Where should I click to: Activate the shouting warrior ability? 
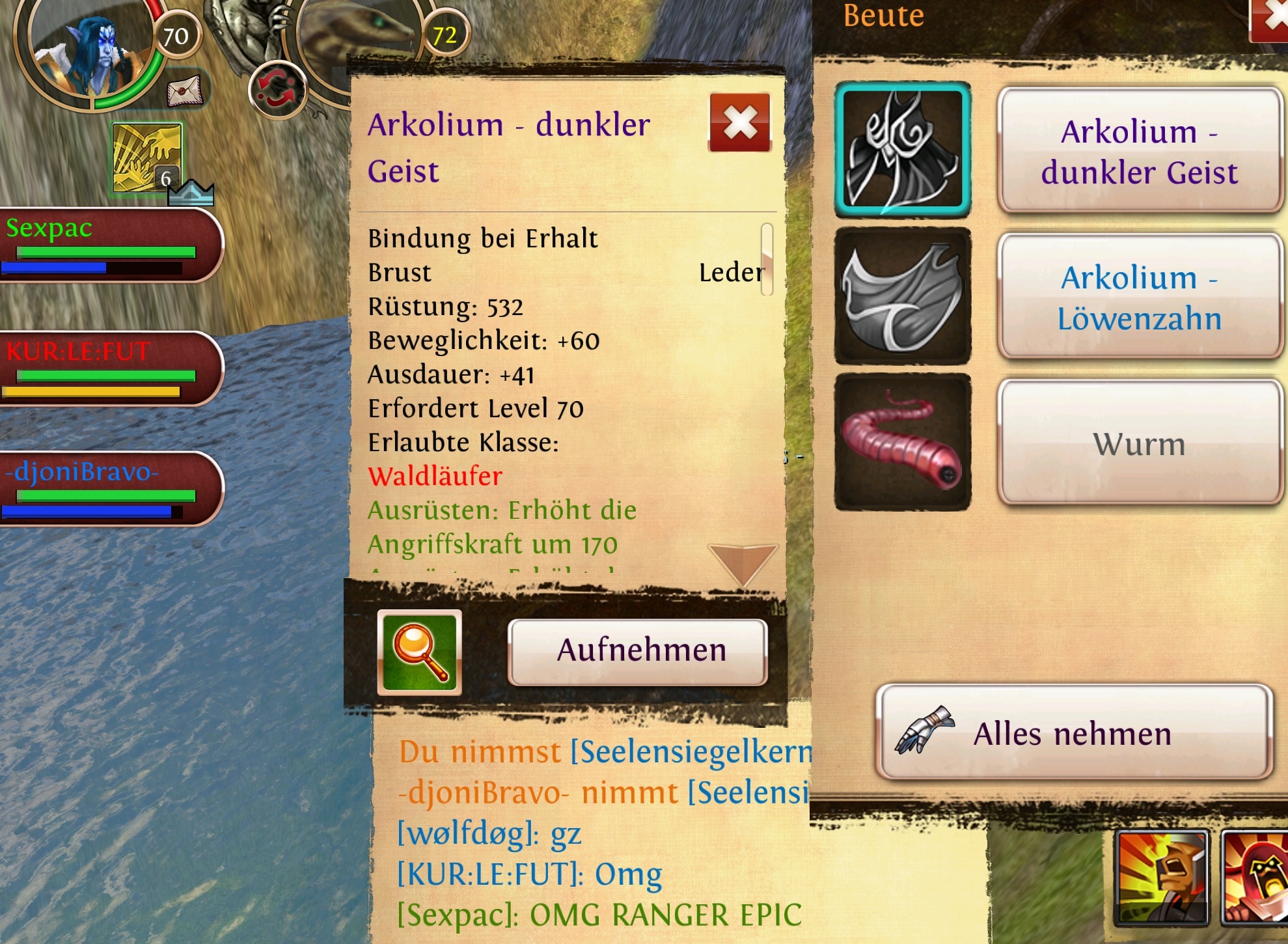click(x=1162, y=877)
